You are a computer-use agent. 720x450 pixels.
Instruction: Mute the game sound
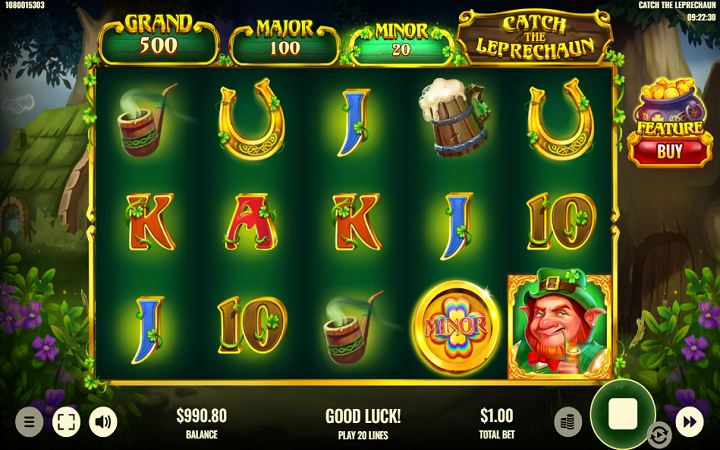coord(103,422)
